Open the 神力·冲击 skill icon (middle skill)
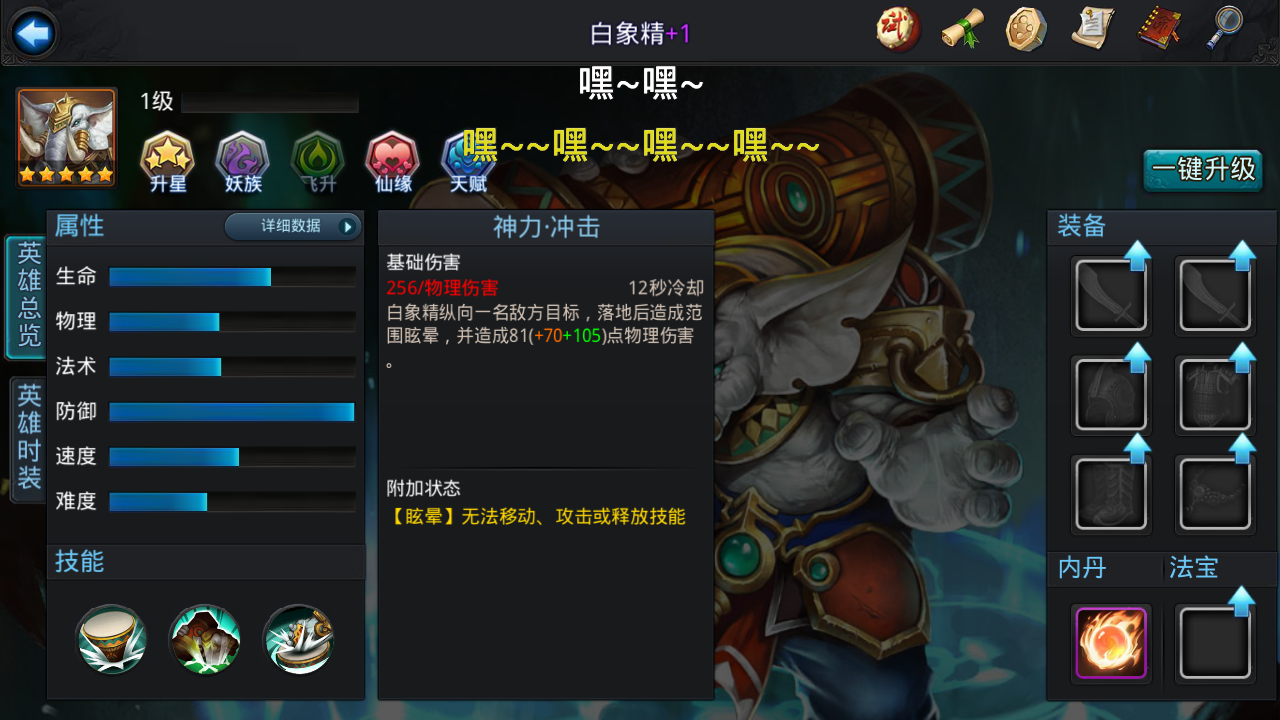 204,640
